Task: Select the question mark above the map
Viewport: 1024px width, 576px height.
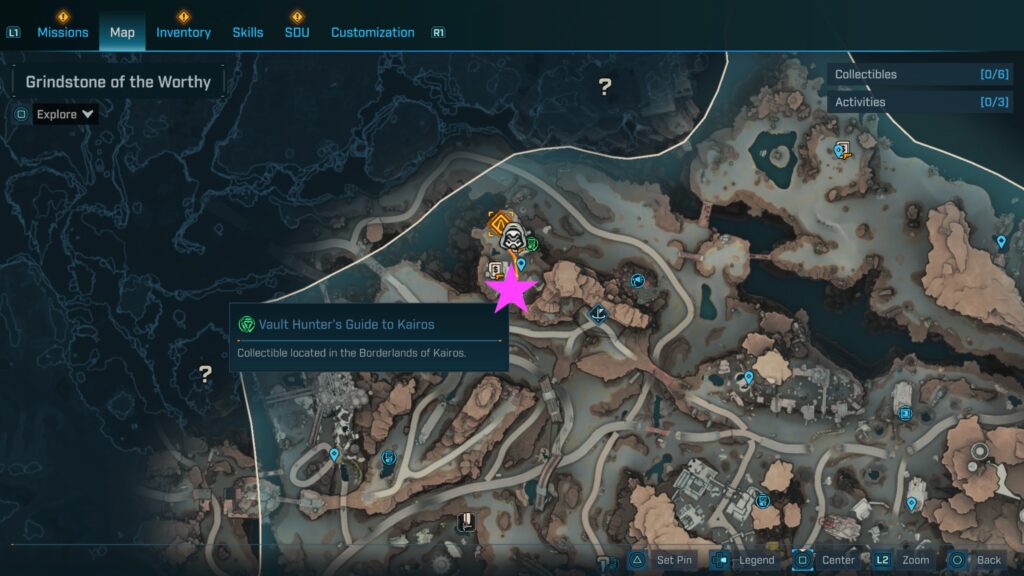Action: [x=604, y=87]
